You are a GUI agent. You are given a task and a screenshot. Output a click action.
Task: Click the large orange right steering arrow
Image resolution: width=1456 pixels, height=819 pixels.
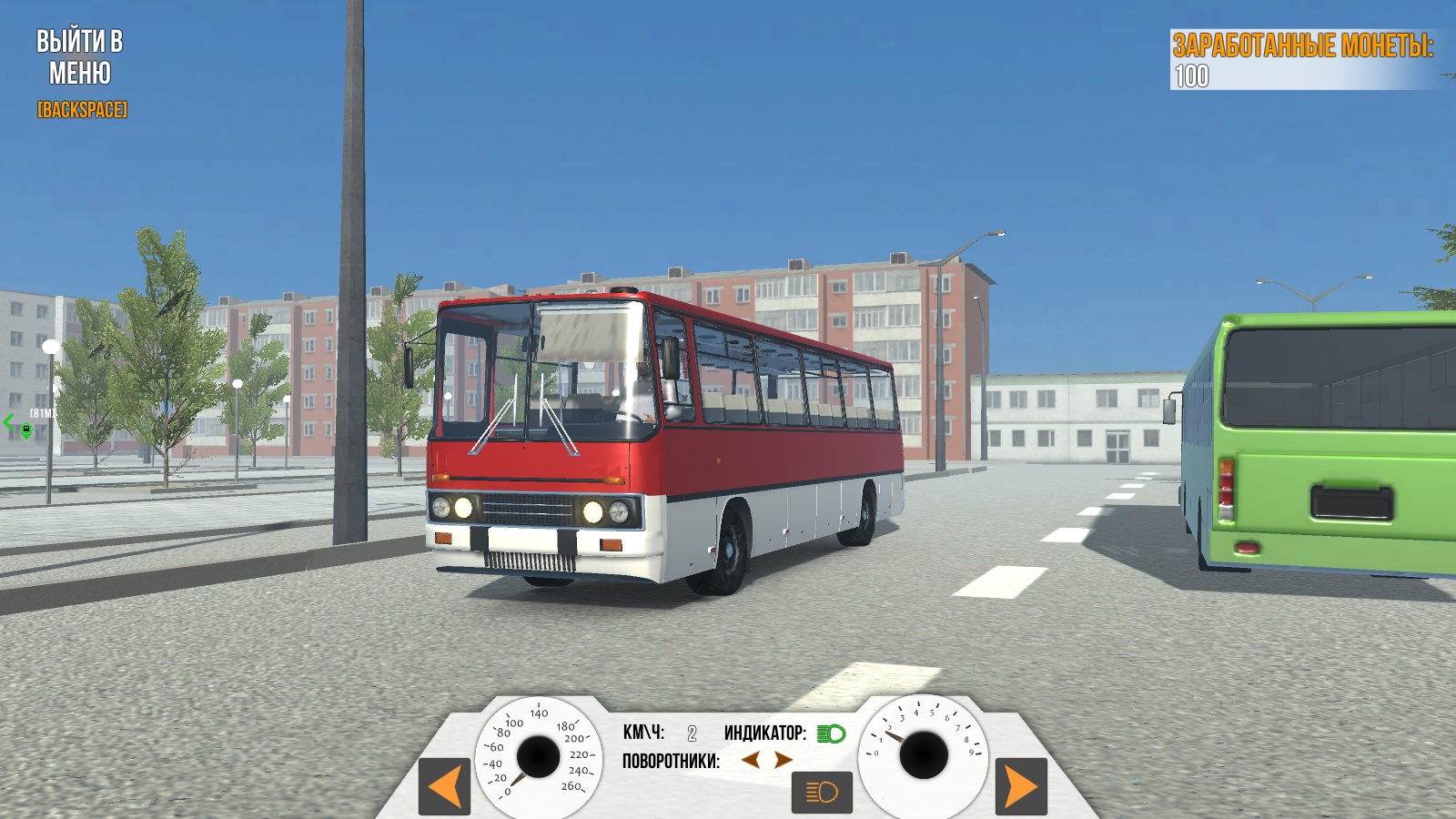[1023, 788]
